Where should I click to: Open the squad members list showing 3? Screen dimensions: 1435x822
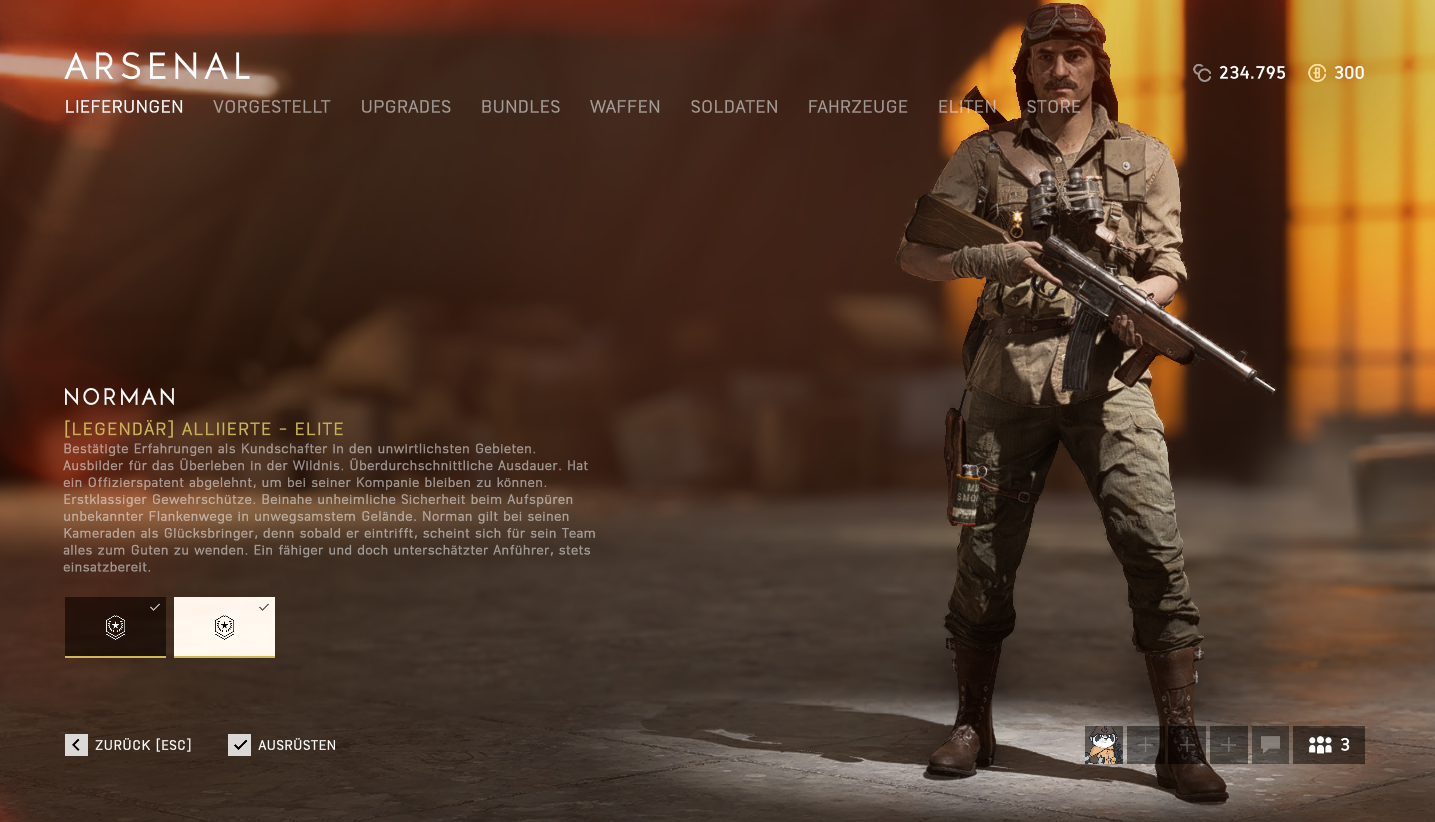coord(1329,745)
